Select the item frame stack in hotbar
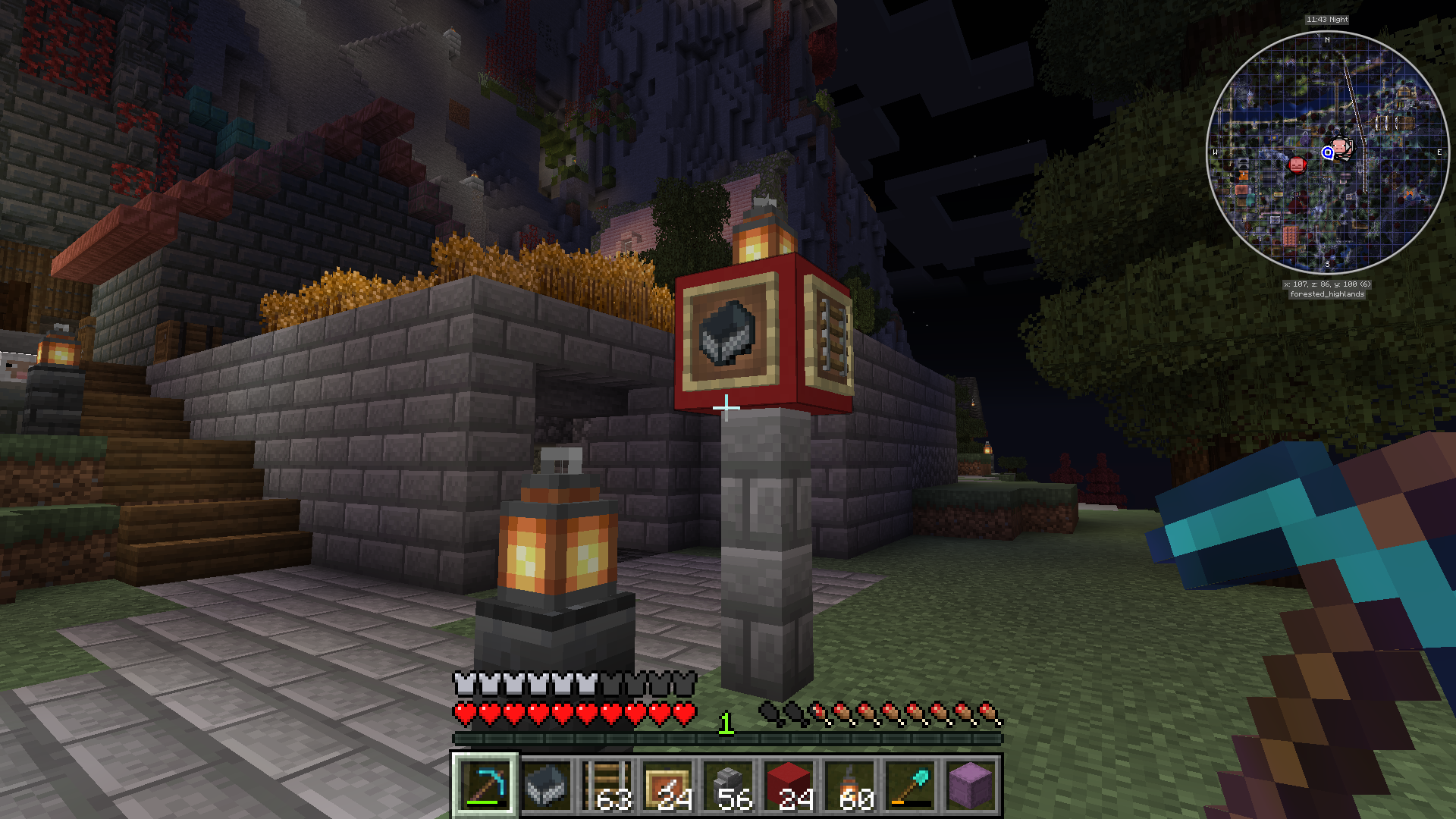Image resolution: width=1456 pixels, height=819 pixels. tap(667, 785)
